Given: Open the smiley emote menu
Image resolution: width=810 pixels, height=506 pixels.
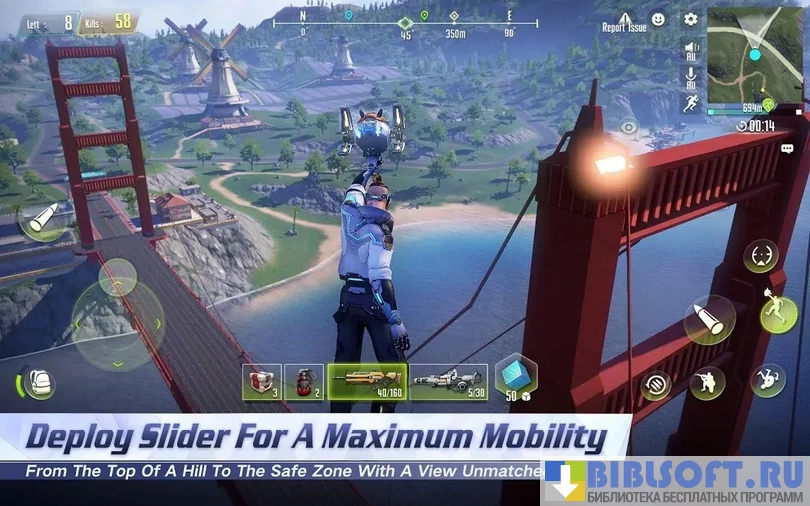Looking at the screenshot, I should [659, 19].
